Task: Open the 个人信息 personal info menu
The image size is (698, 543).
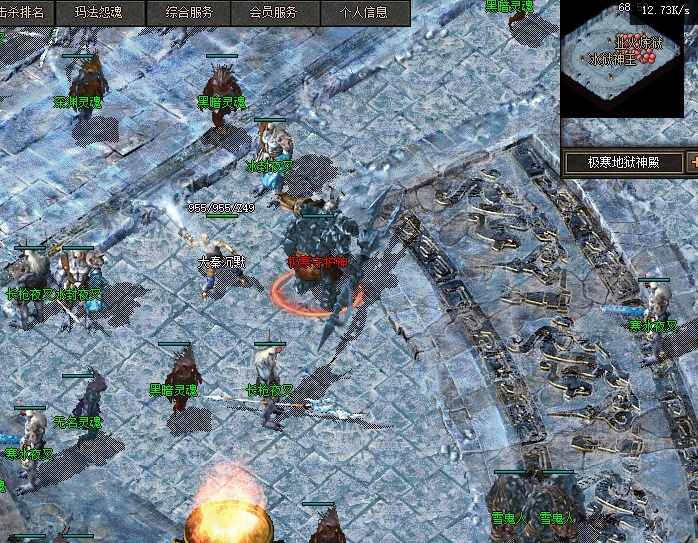Action: click(x=363, y=13)
